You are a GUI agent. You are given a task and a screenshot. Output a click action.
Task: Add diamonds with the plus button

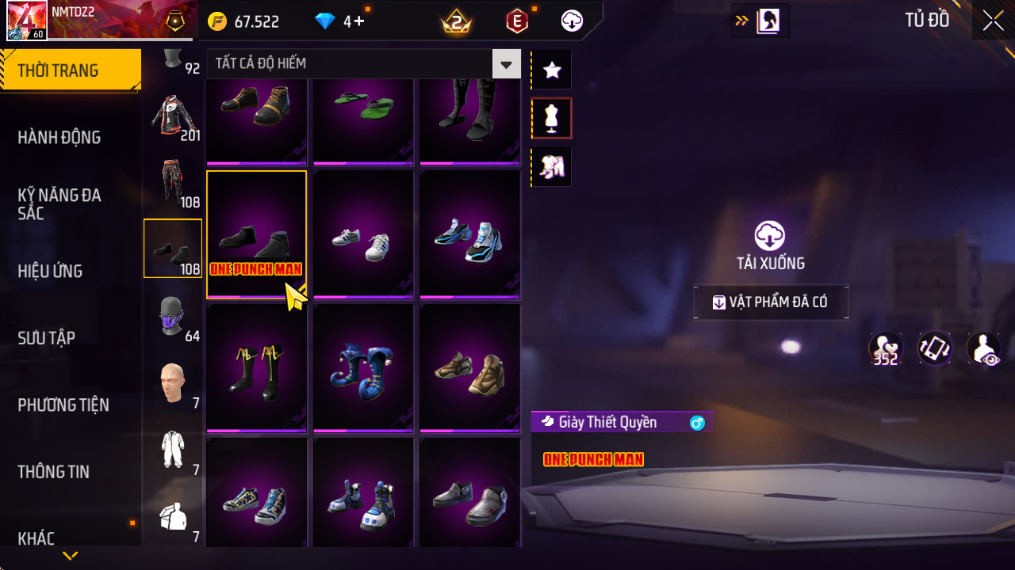coord(358,21)
